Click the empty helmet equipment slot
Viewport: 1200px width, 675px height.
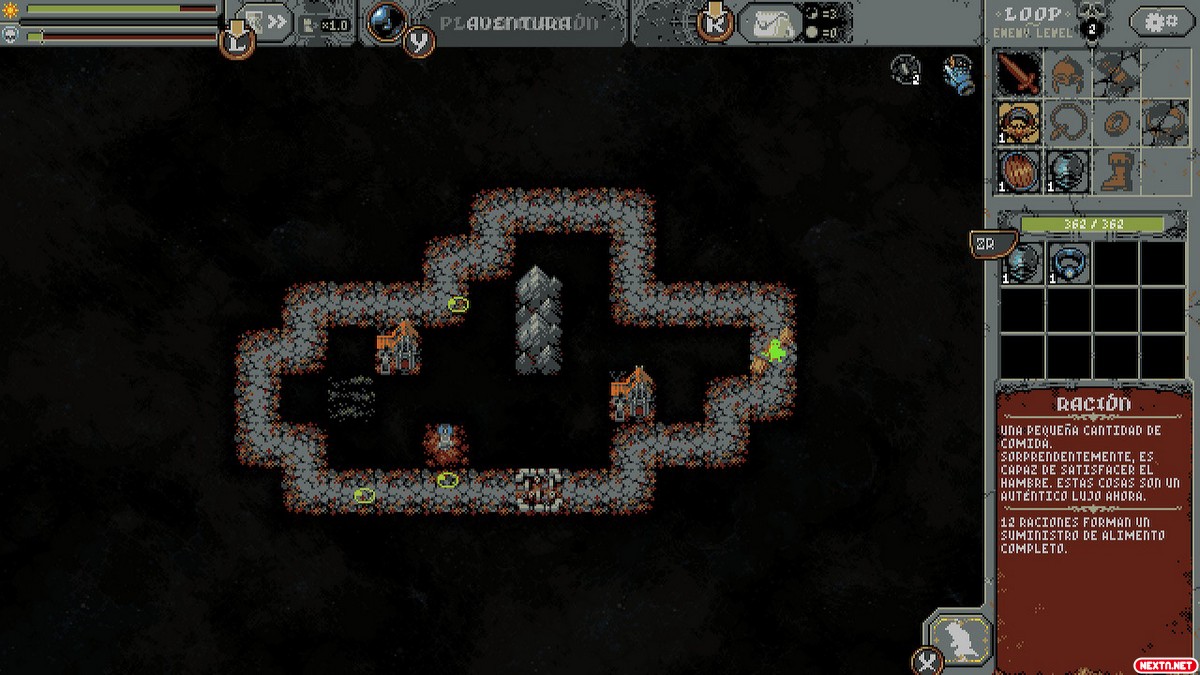[1068, 72]
